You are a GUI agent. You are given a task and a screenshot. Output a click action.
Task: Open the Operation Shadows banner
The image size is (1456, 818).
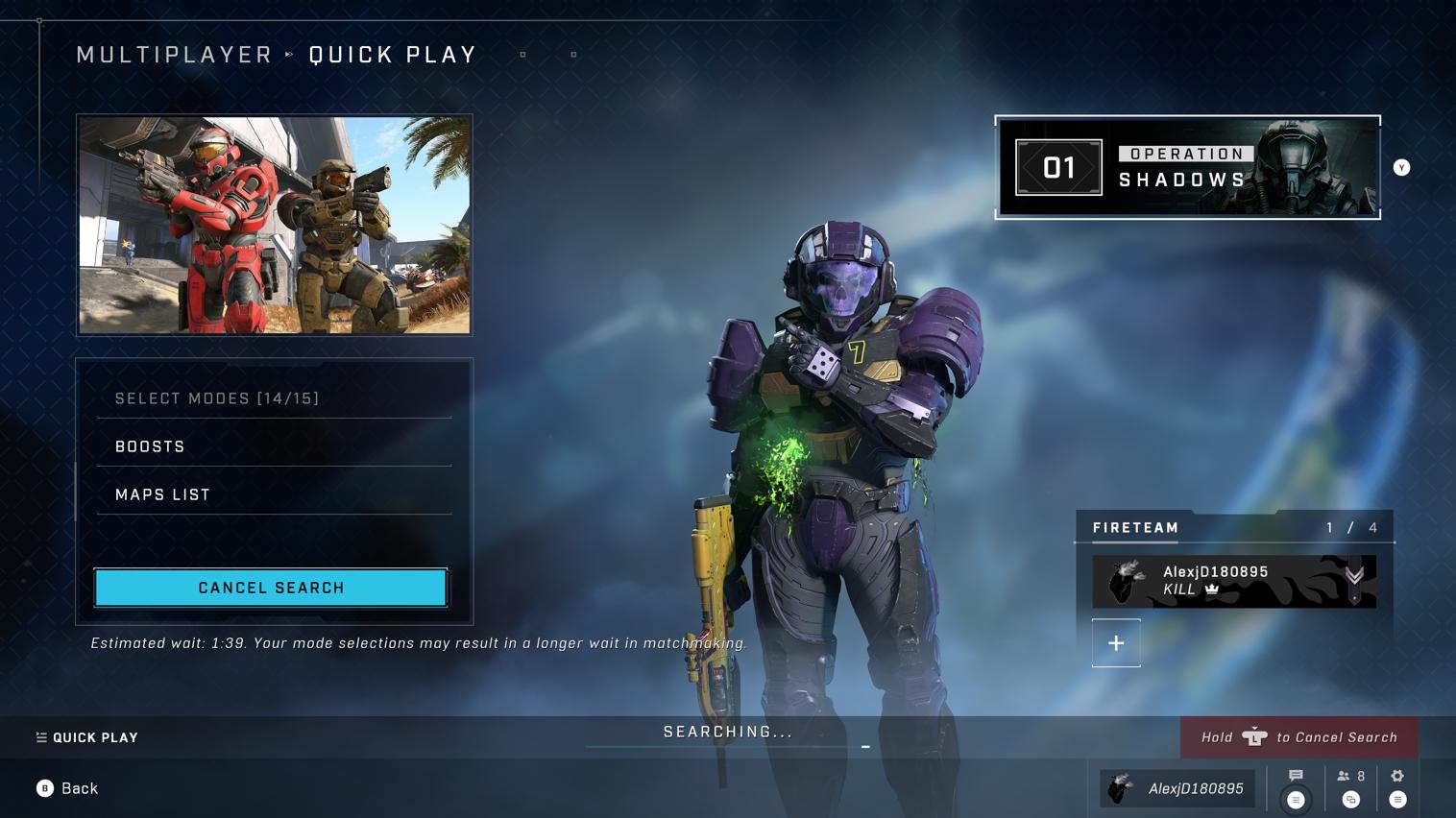[x=1187, y=168]
